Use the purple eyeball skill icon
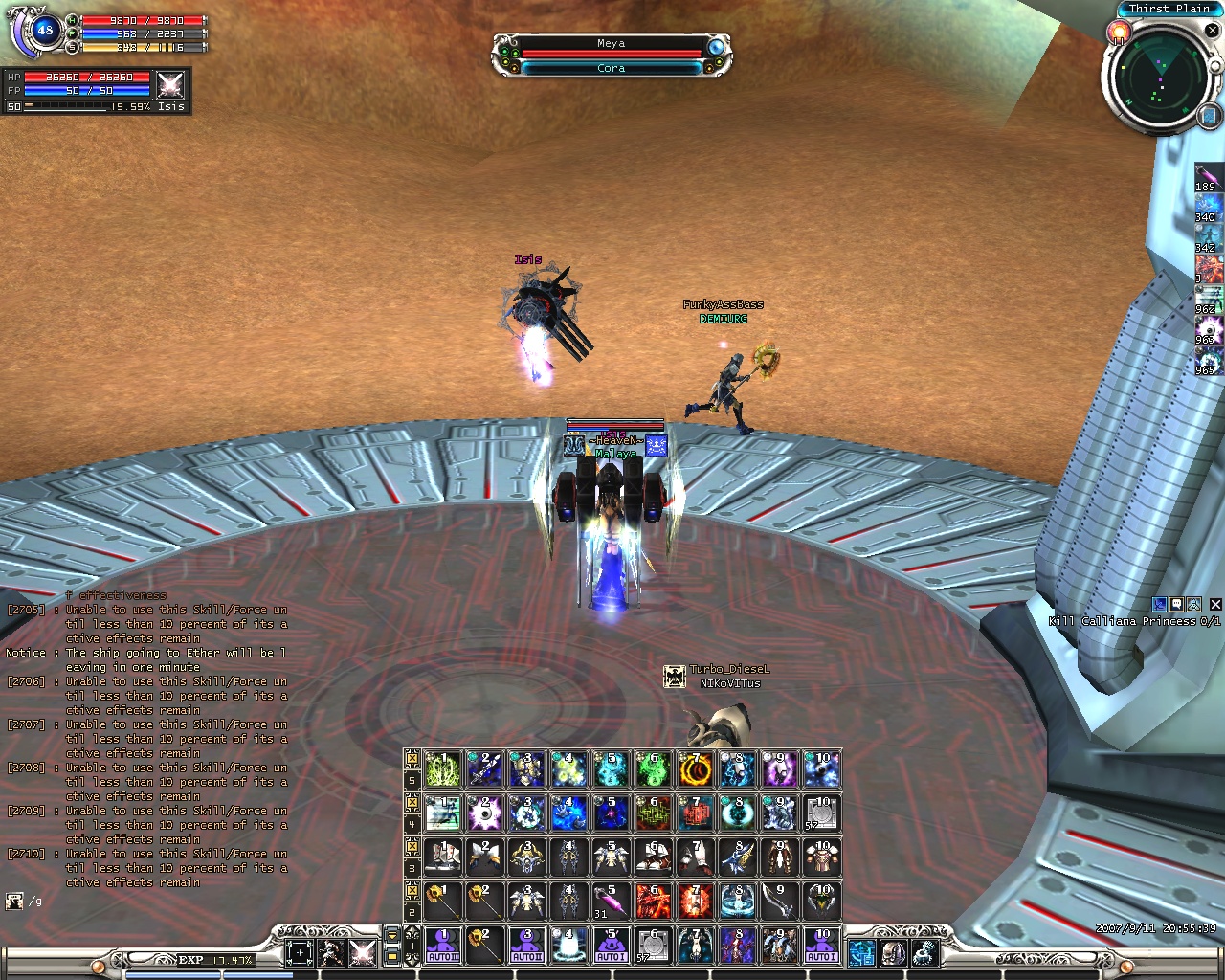 485,813
